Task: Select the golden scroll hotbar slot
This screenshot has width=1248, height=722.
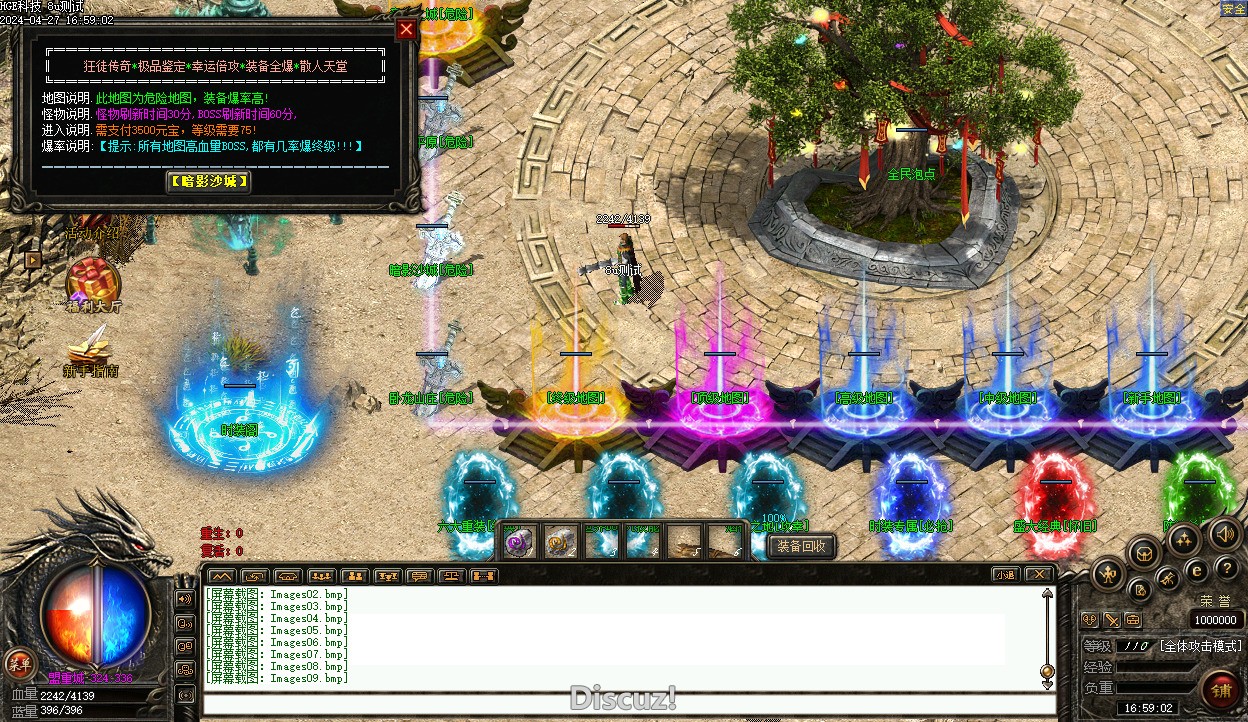Action: pyautogui.click(x=560, y=542)
